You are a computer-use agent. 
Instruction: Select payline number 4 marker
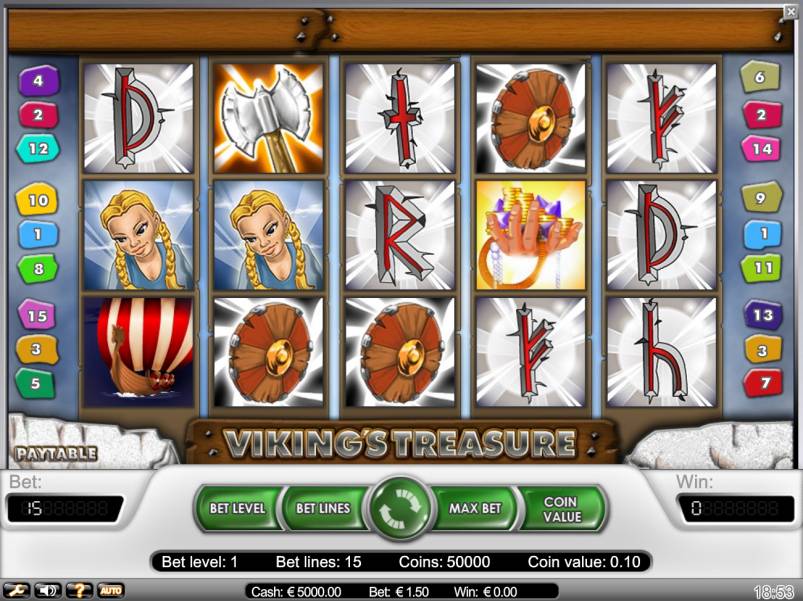point(38,80)
